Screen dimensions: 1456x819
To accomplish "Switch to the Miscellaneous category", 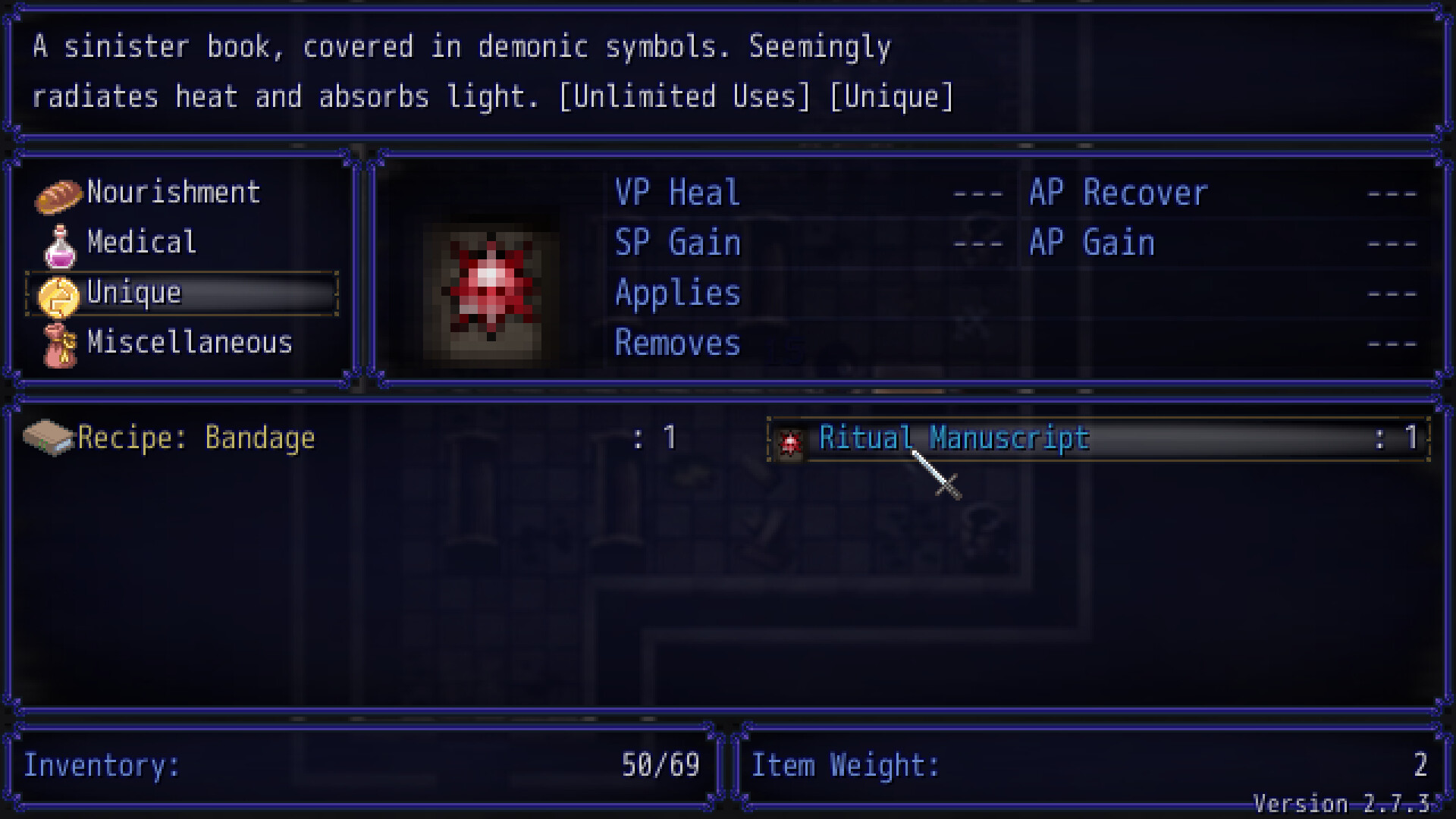I will tap(190, 344).
